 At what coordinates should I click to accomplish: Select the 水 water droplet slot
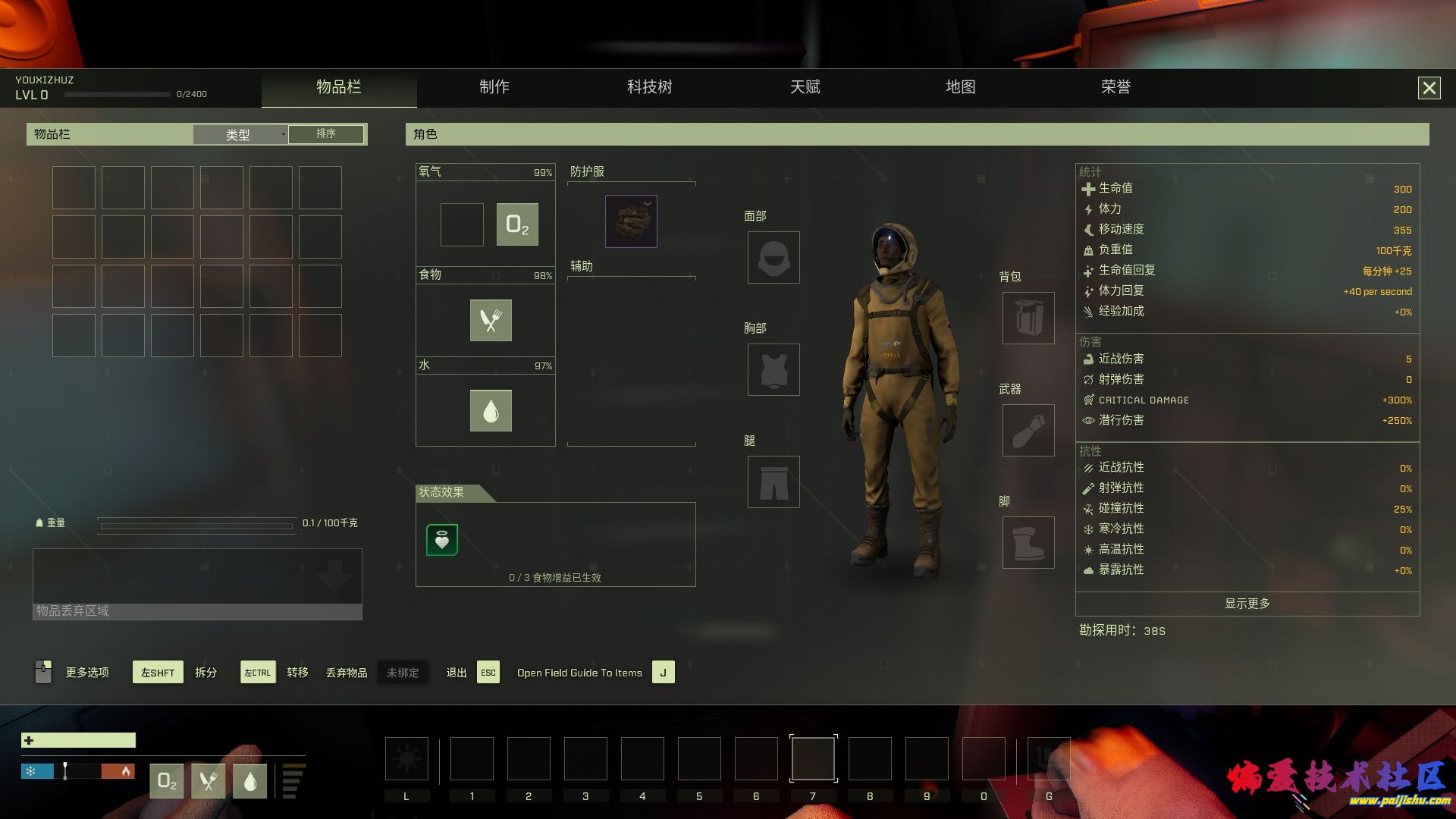pos(491,410)
